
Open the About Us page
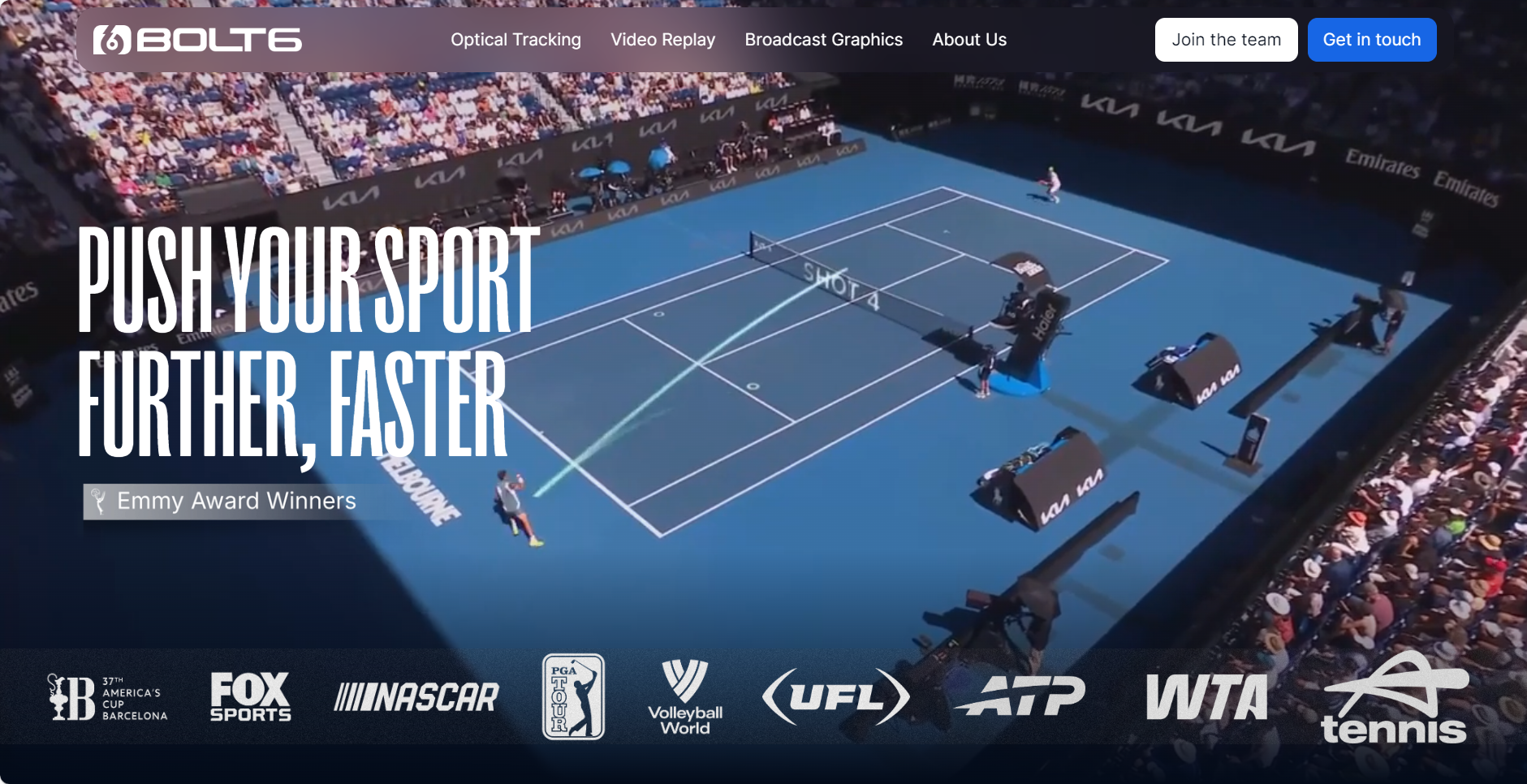[x=969, y=40]
